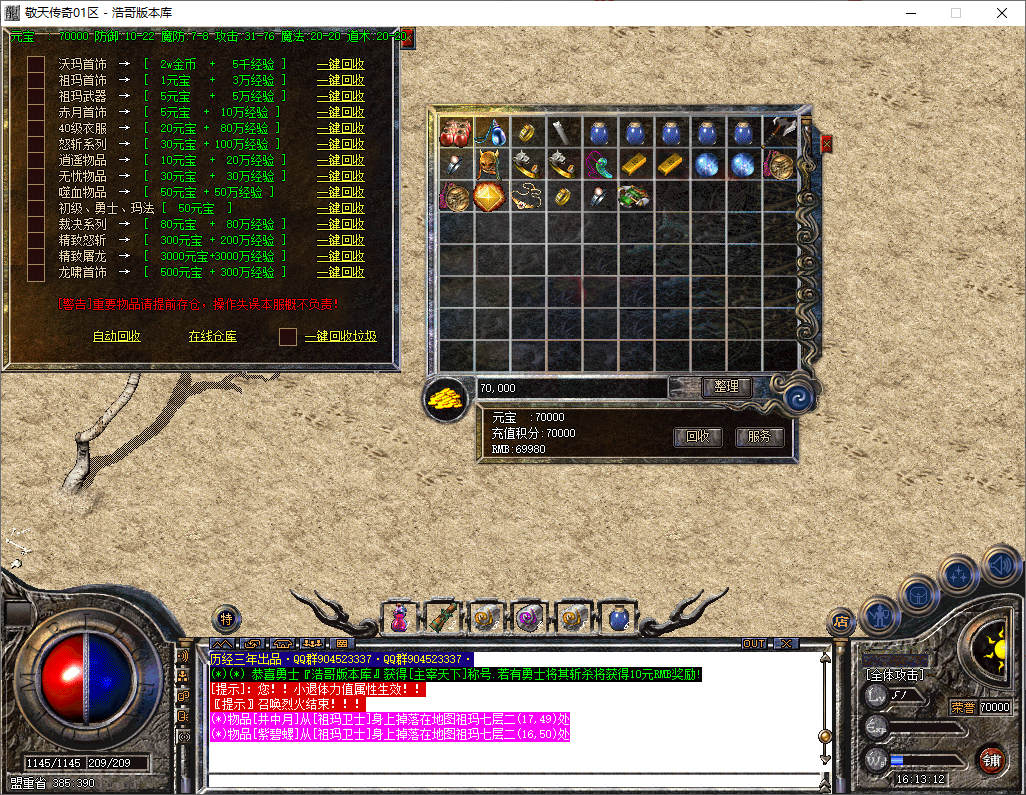Screen dimensions: 1026x795
Task: Click 一键回收 for the 沃玛首饰 row
Action: point(341,64)
